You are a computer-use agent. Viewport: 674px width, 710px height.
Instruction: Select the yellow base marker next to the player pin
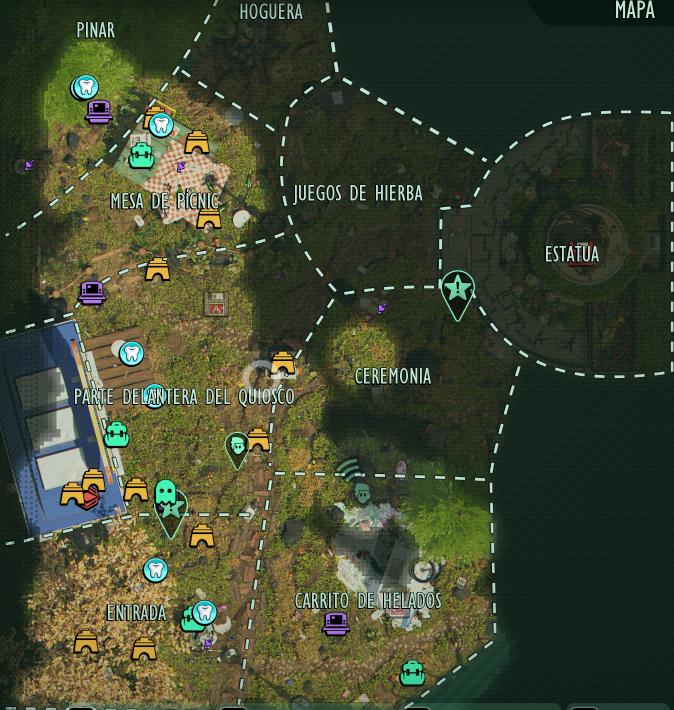tap(259, 439)
